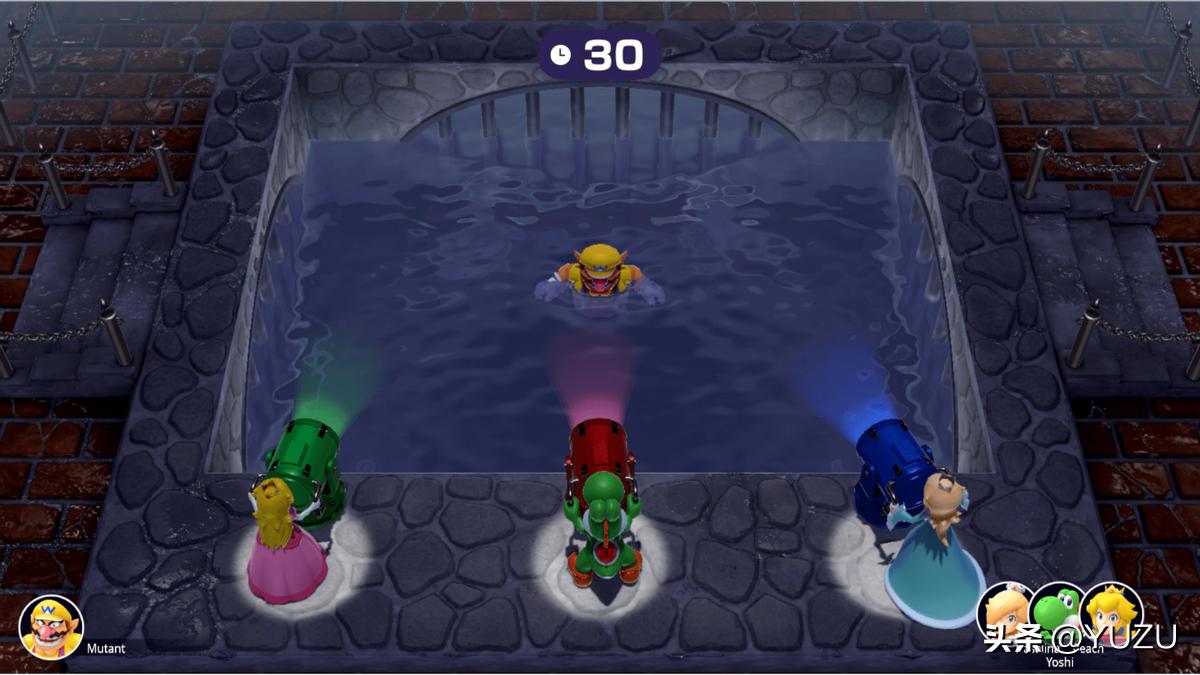Choose Yoshi's team portrait icon
This screenshot has height=675, width=1200.
pyautogui.click(x=1056, y=611)
